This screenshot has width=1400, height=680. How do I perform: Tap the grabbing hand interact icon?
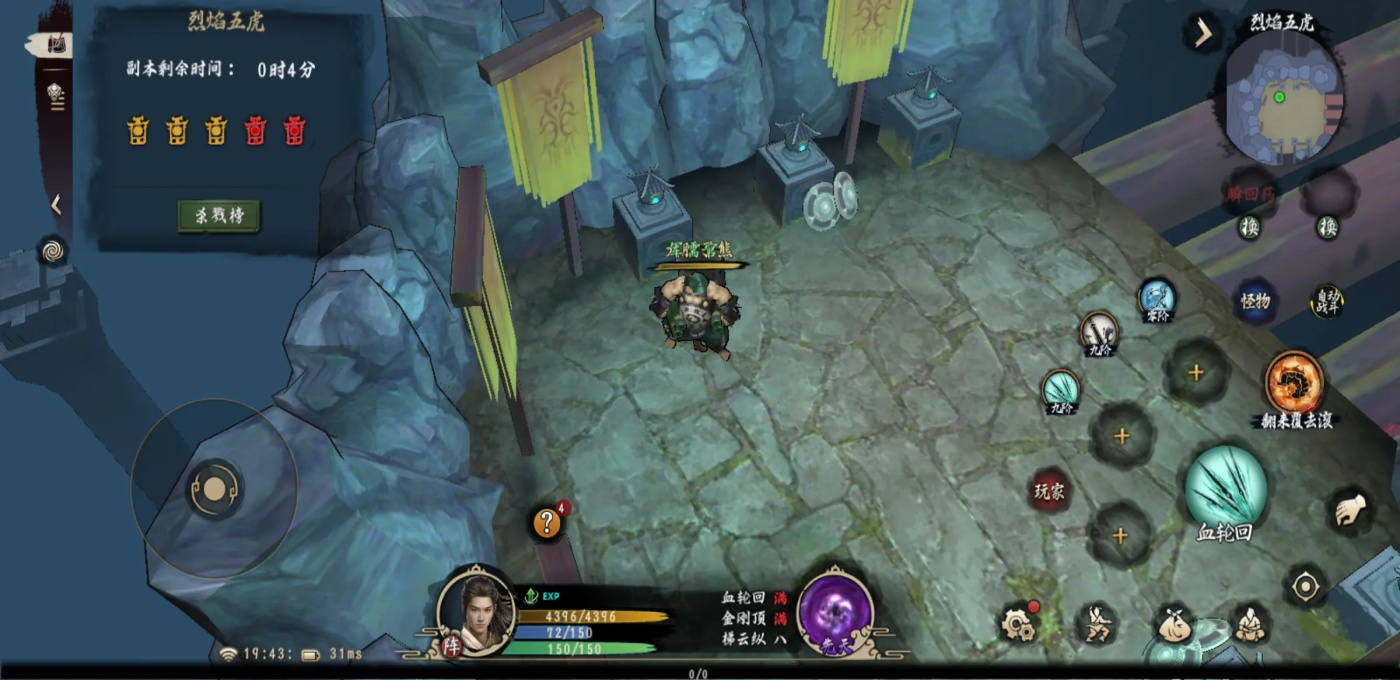(1351, 511)
